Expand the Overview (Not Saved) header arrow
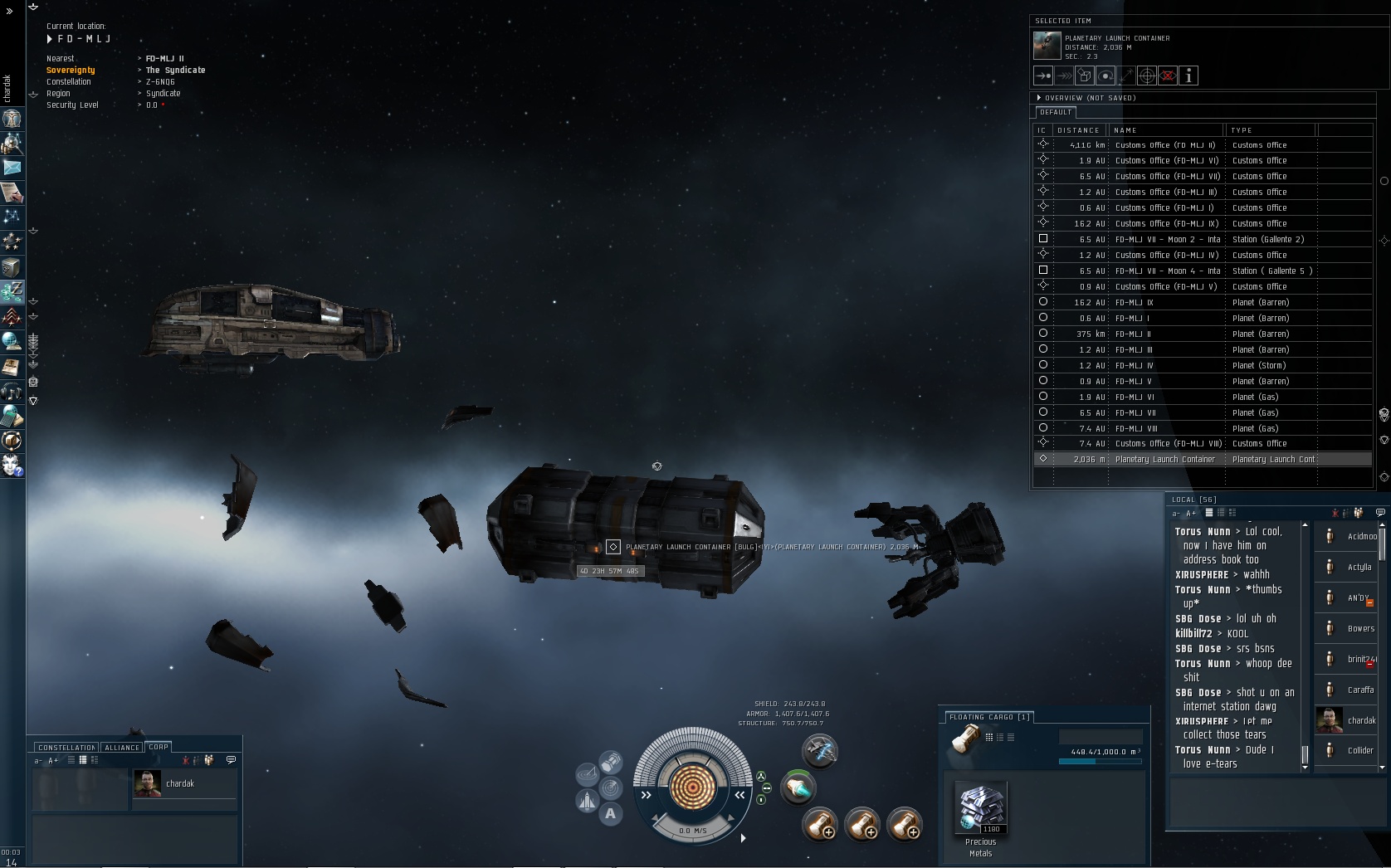Viewport: 1391px width, 868px height. point(1039,98)
